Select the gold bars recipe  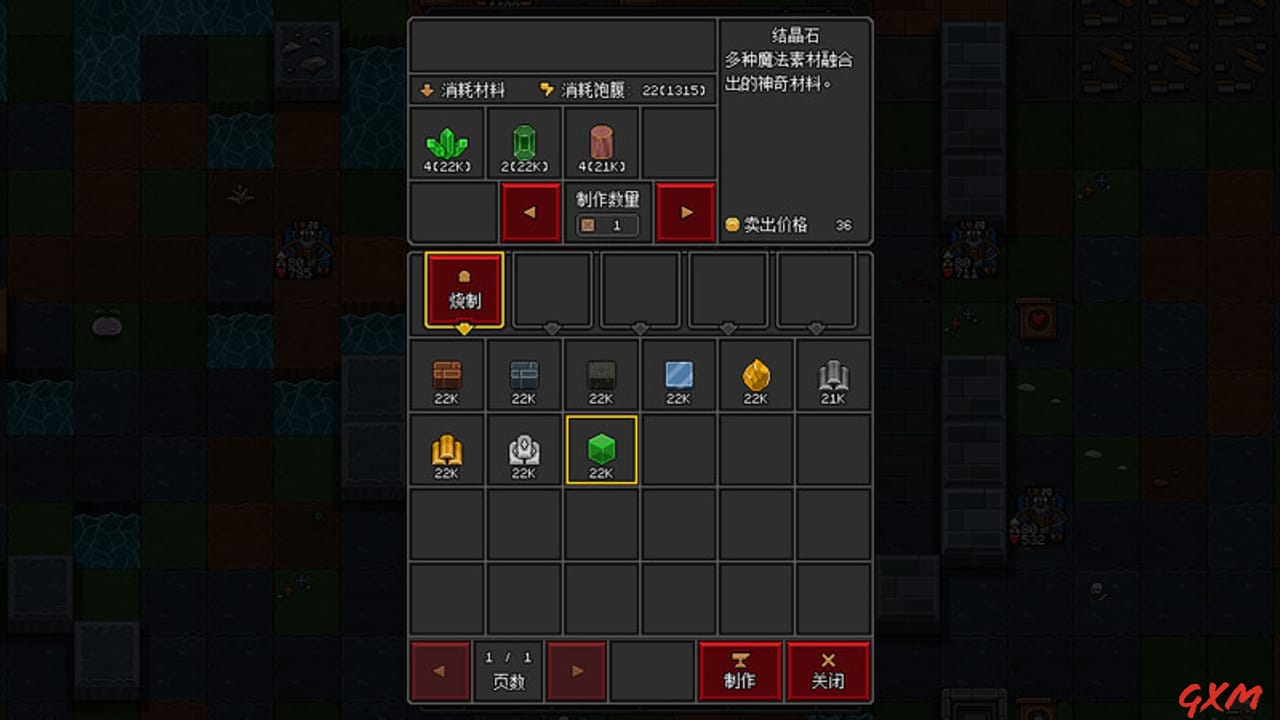[447, 452]
